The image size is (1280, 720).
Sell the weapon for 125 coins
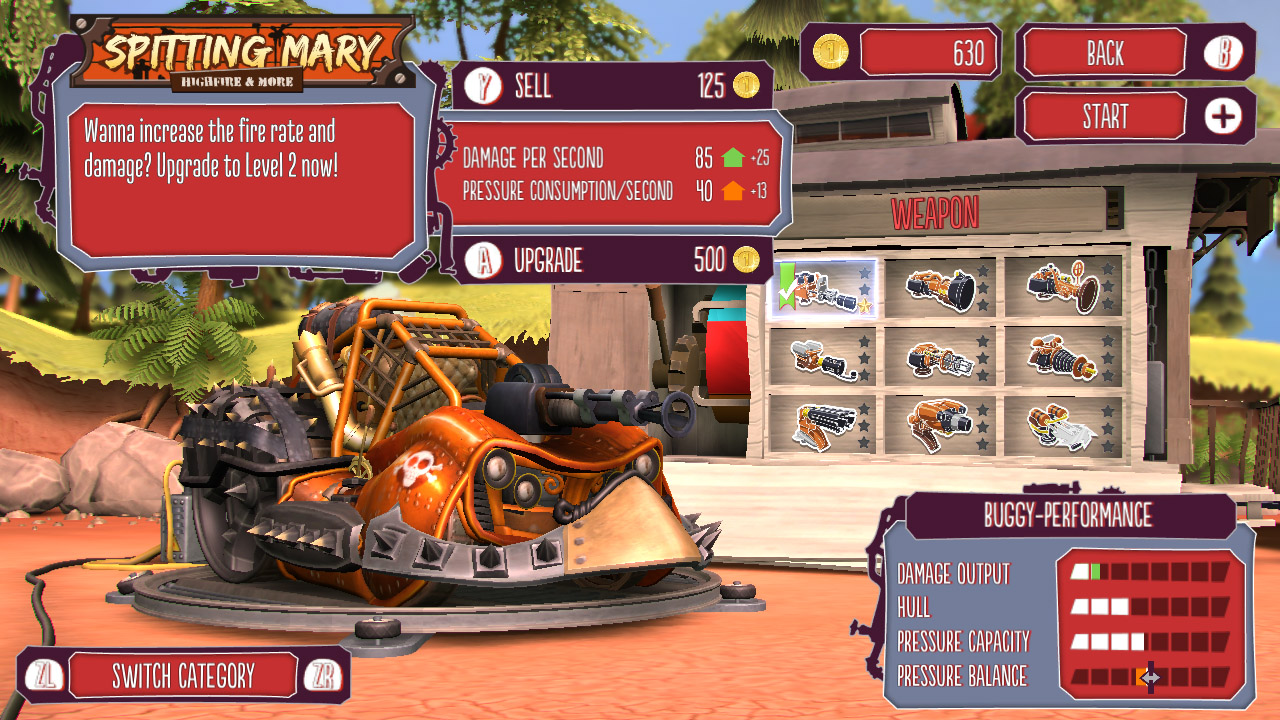pos(610,87)
